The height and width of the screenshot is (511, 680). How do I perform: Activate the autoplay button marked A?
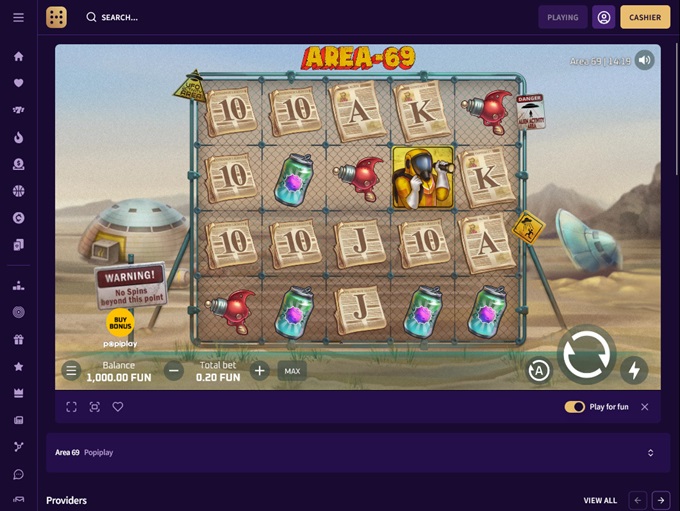539,371
